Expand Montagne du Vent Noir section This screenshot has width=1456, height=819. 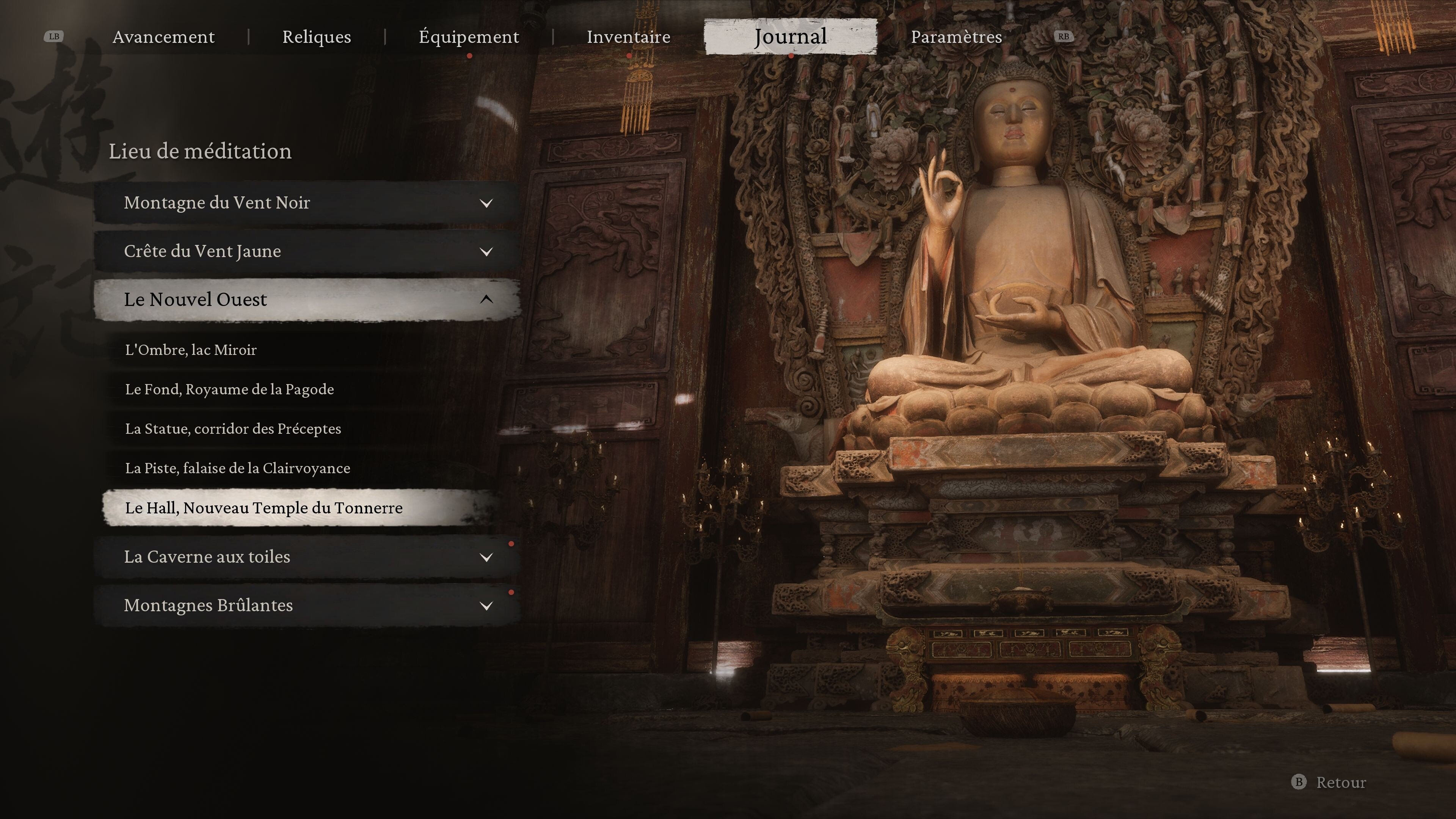(307, 203)
